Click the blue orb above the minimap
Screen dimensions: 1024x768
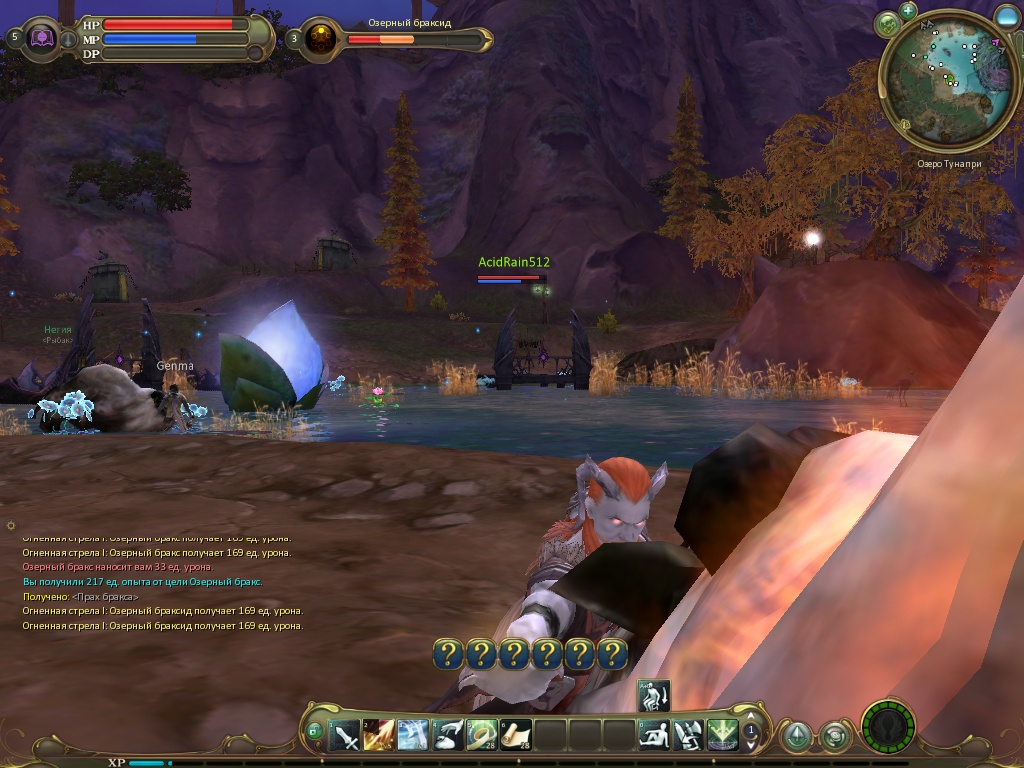(1007, 16)
